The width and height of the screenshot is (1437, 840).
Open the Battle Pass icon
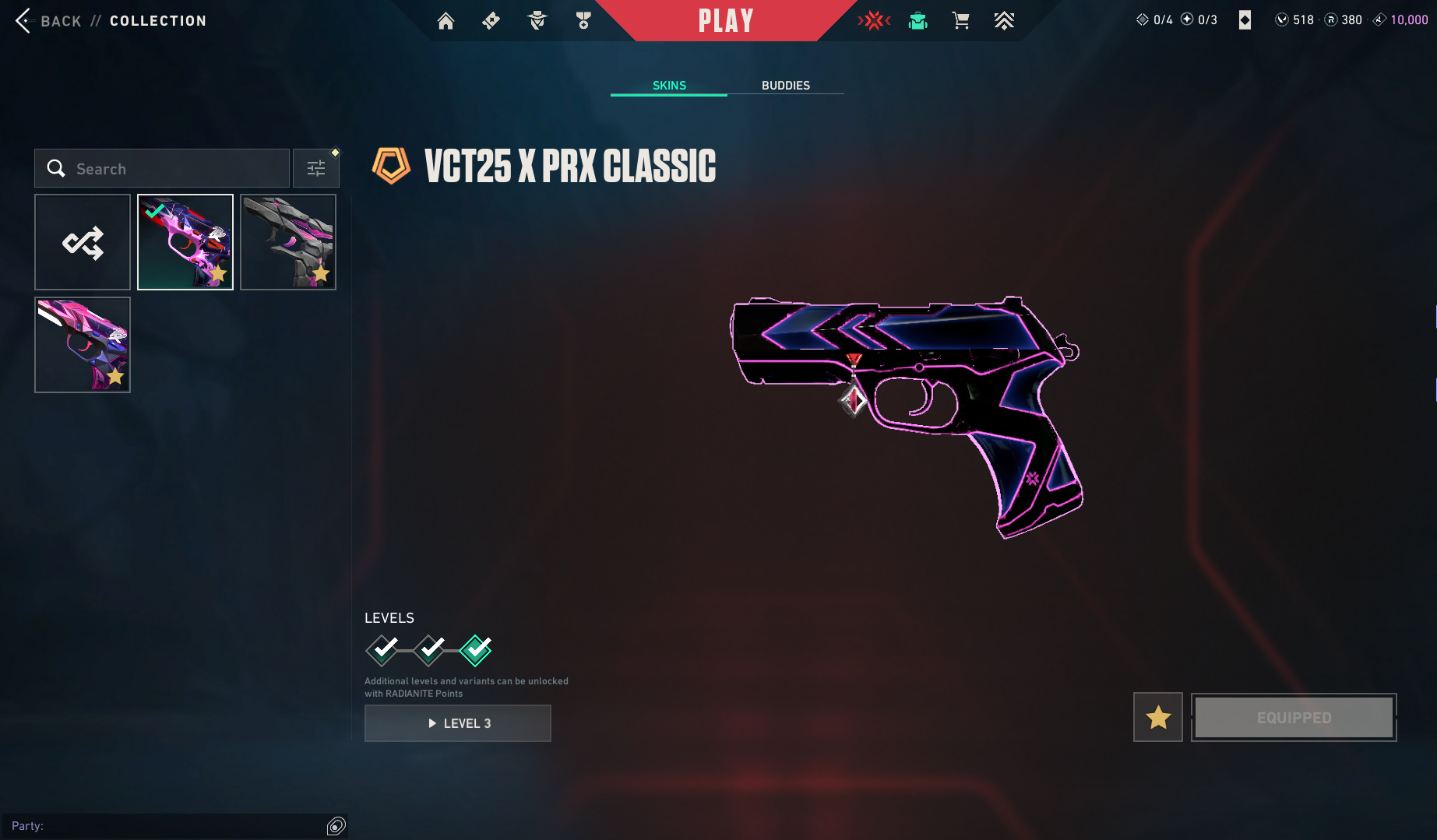tap(491, 21)
